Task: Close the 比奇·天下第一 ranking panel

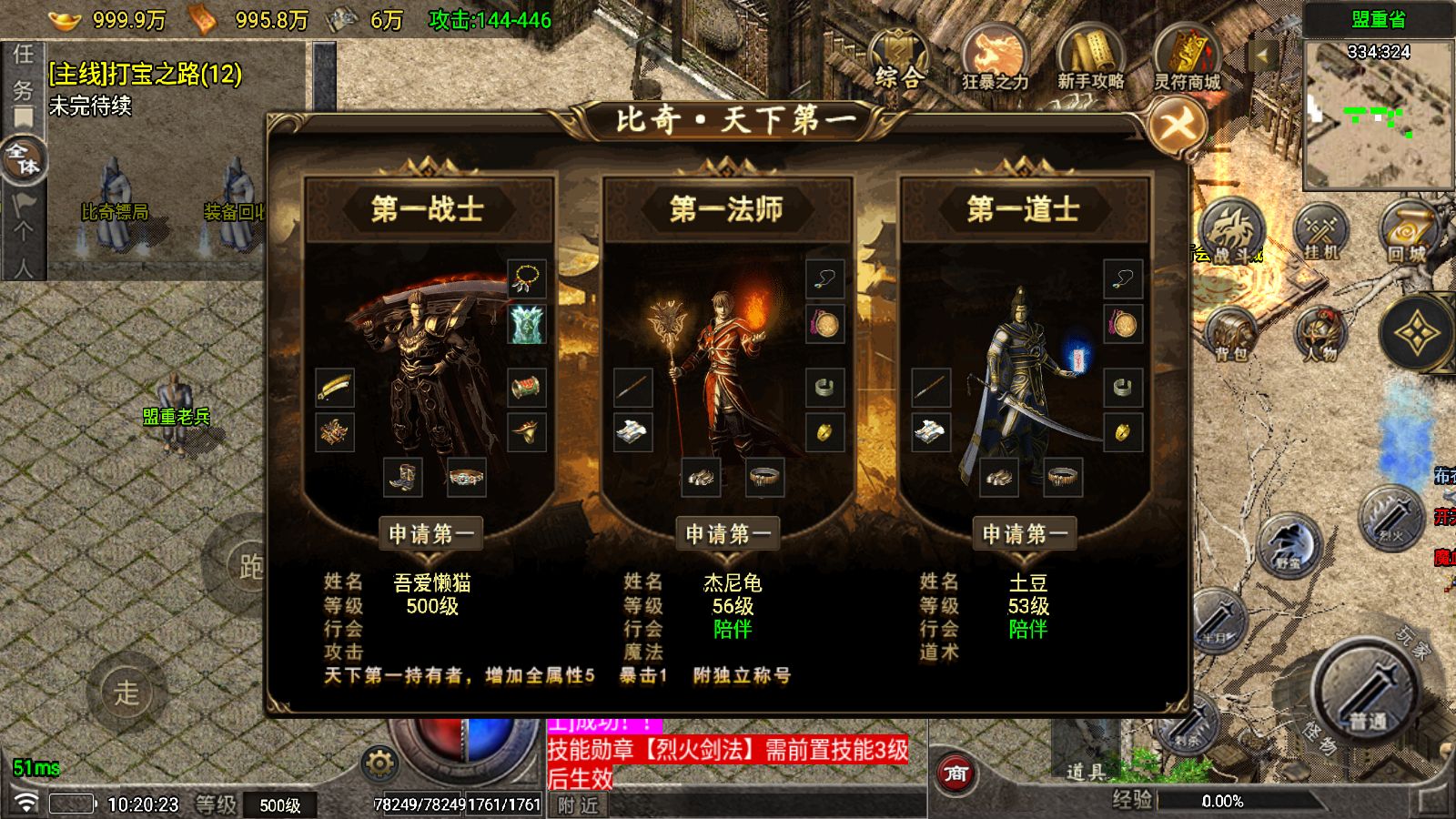Action: [1177, 125]
